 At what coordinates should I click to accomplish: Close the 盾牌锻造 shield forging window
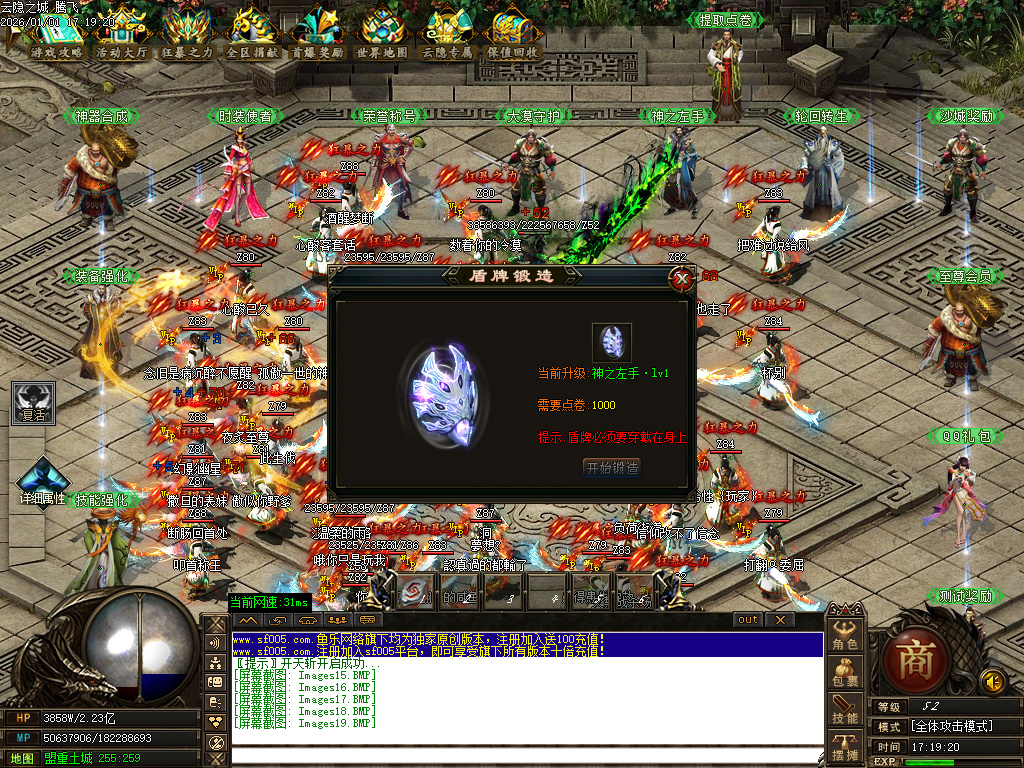click(x=683, y=278)
